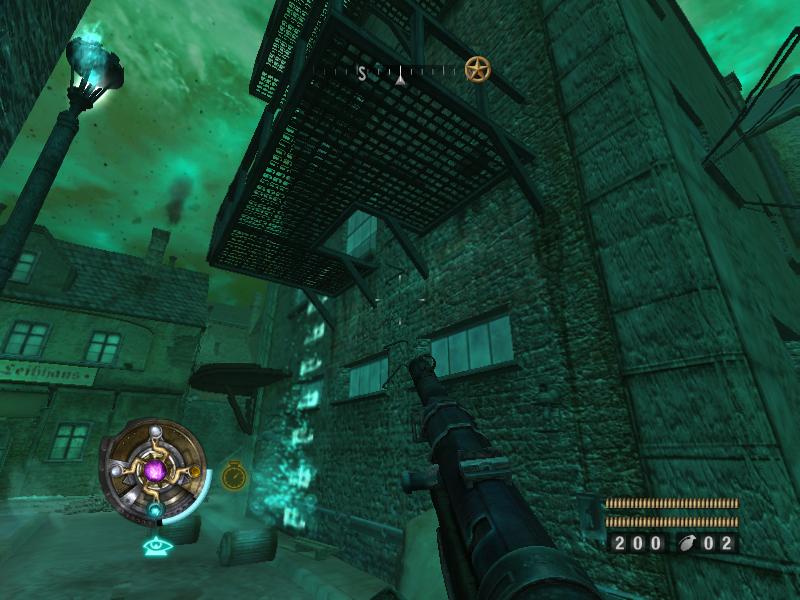Toggle the cyan Veil sight eye icon
The image size is (800, 600).
[x=154, y=545]
